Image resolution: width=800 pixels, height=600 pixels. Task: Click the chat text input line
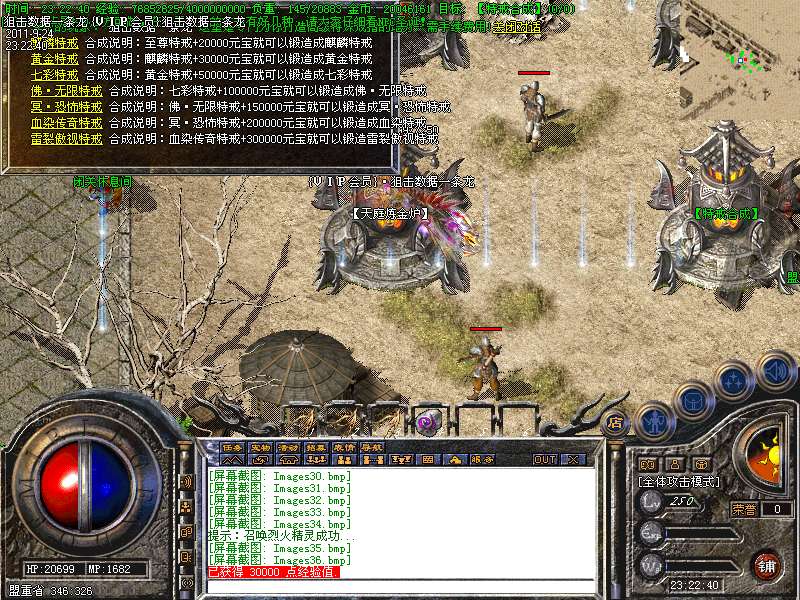pos(400,587)
